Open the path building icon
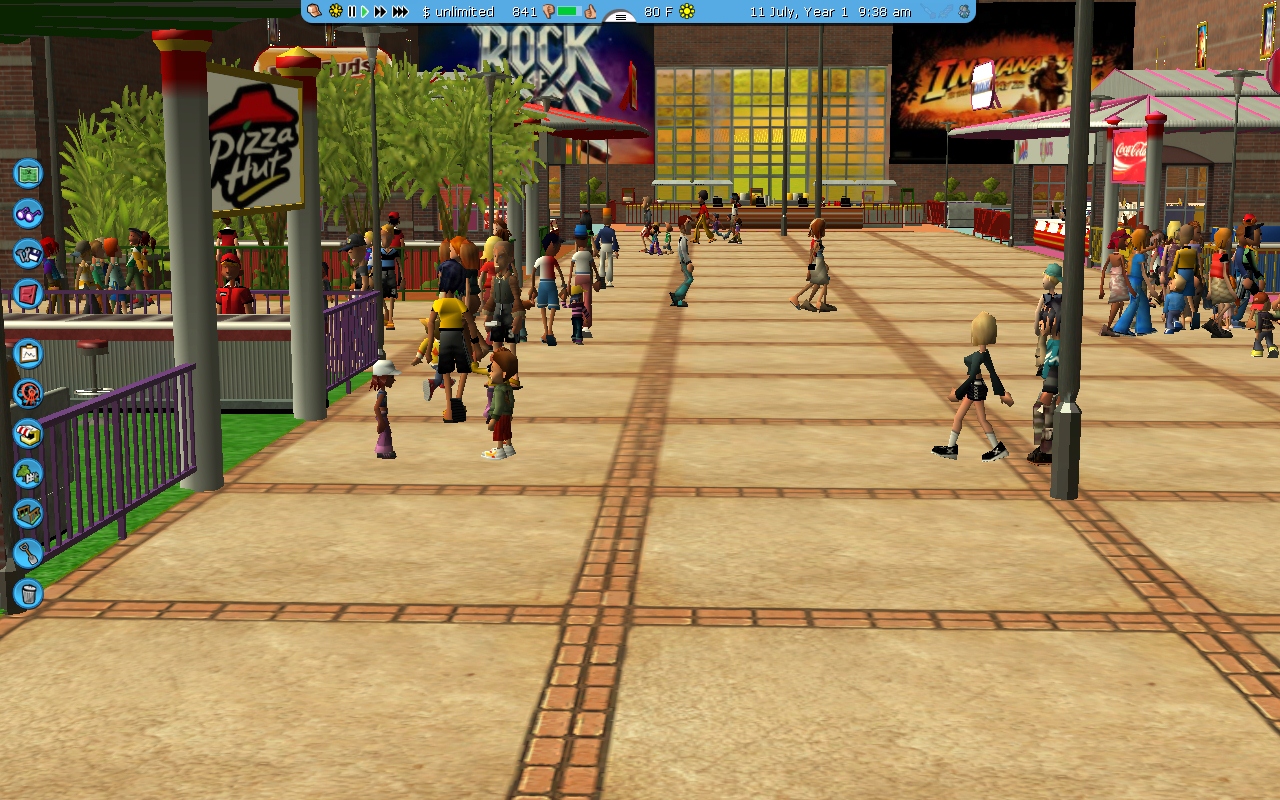The width and height of the screenshot is (1280, 800). 28,514
